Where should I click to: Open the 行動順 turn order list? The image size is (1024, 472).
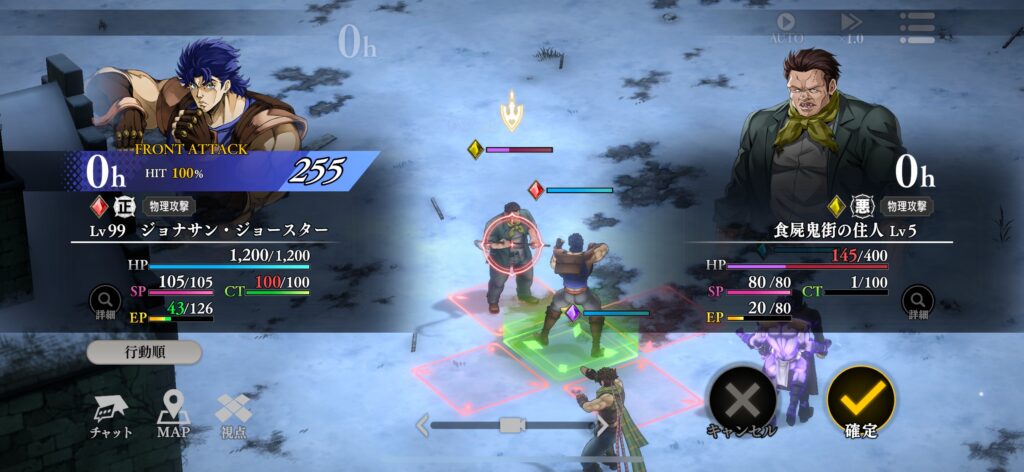point(143,353)
